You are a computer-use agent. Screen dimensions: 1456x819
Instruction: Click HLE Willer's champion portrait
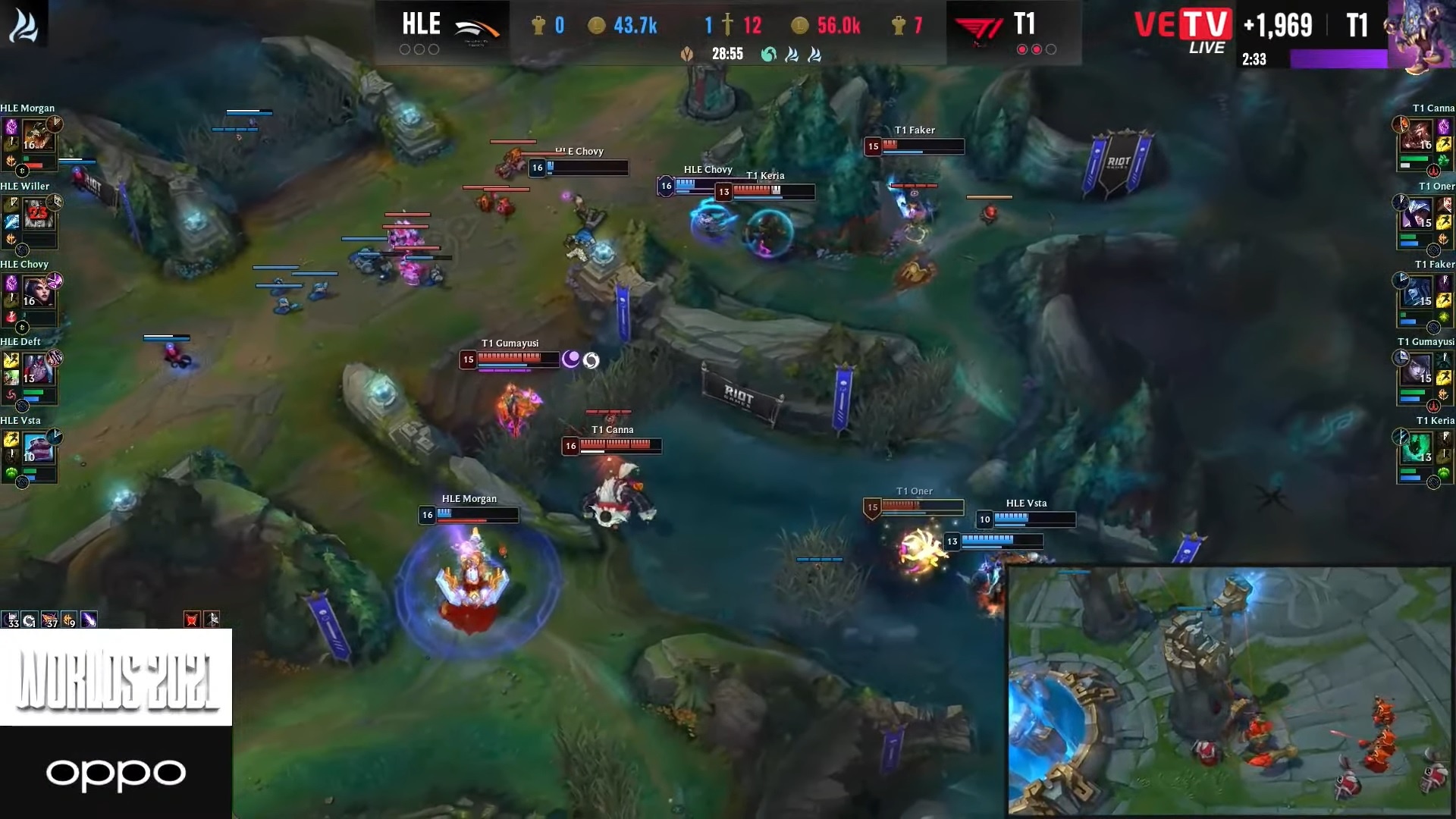pos(37,215)
